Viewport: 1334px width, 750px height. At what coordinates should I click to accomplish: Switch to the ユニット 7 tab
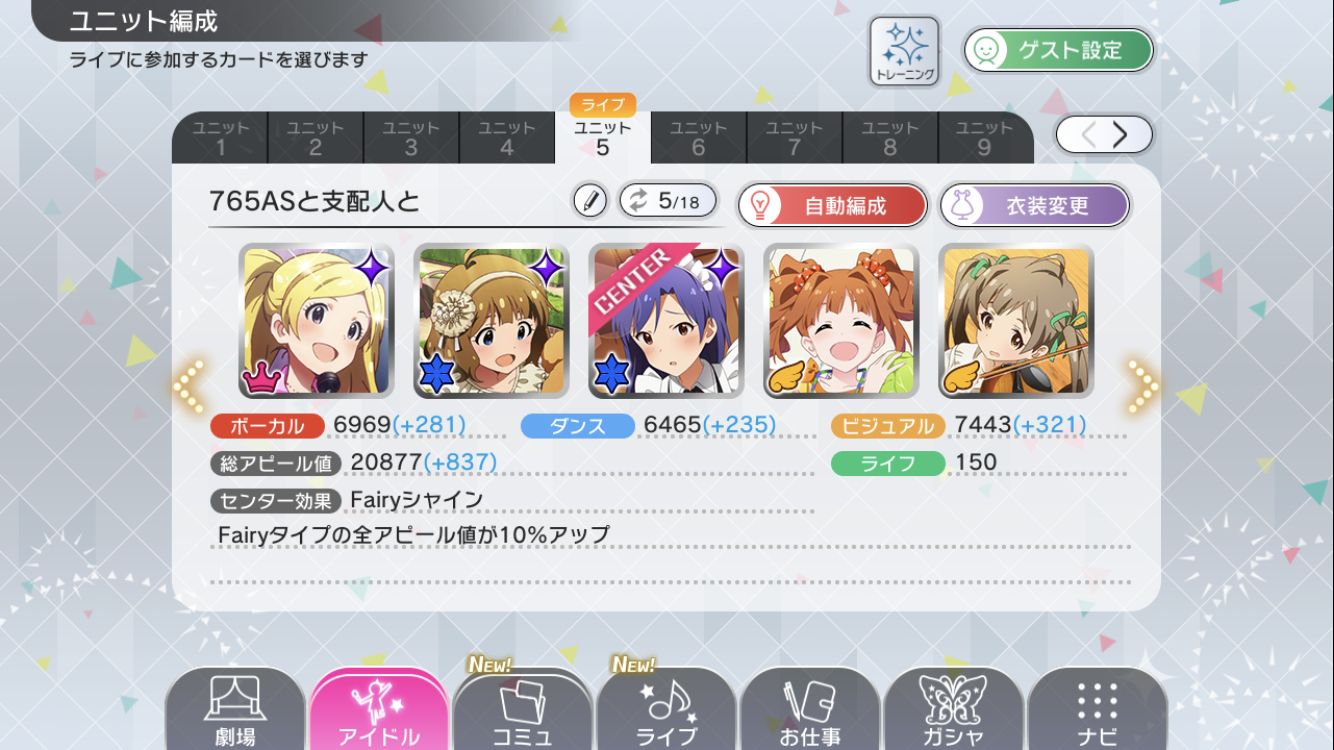click(x=794, y=138)
